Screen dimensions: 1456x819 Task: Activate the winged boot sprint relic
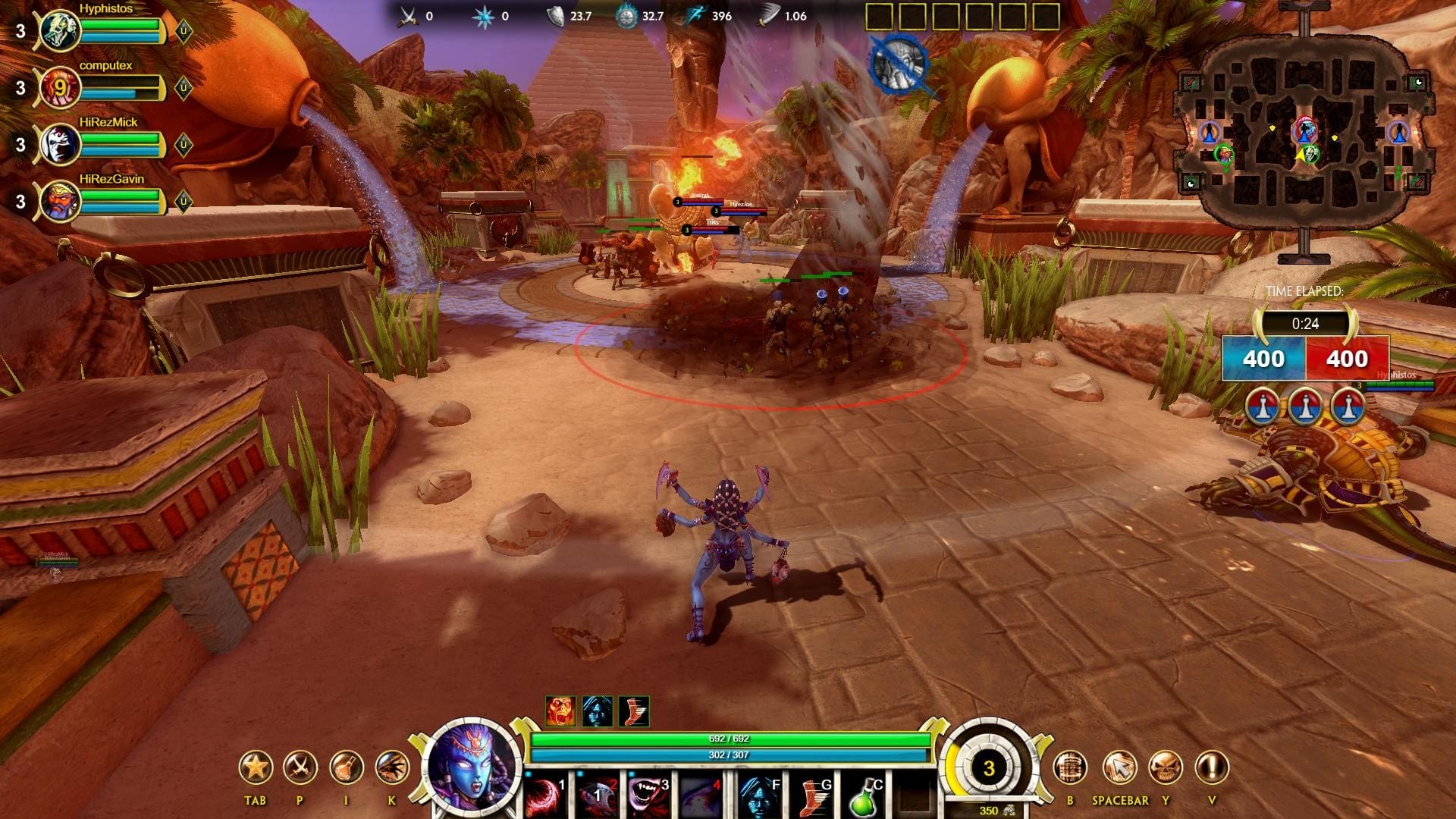tap(811, 795)
